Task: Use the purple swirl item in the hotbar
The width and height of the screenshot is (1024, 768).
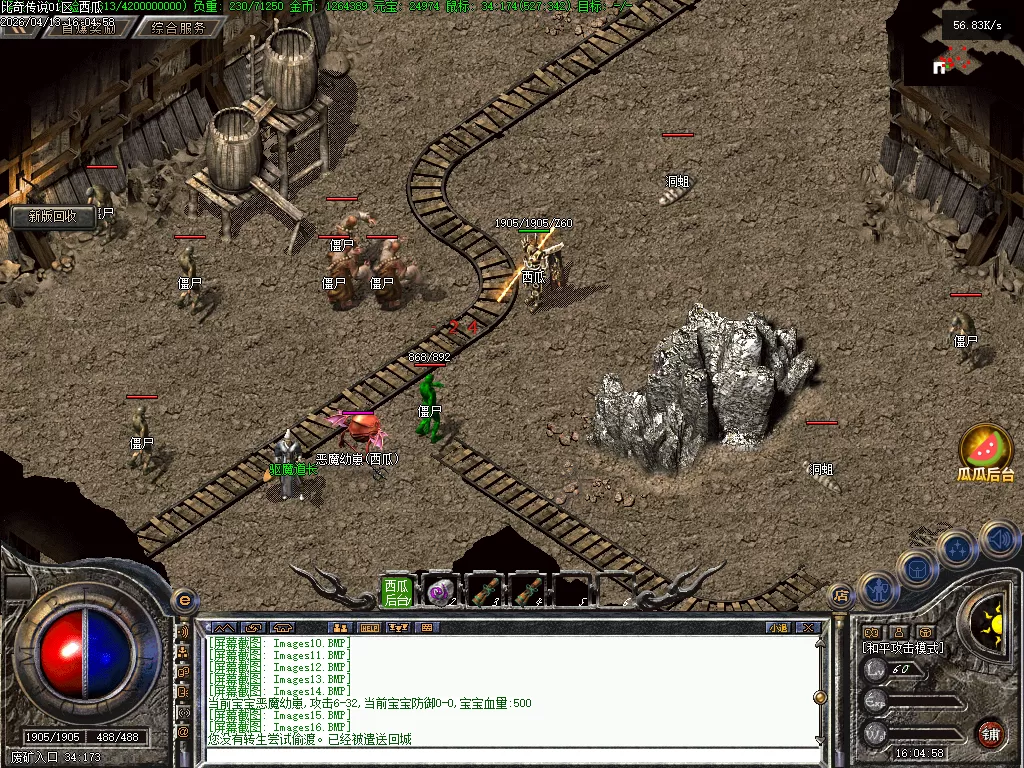Action: point(440,592)
